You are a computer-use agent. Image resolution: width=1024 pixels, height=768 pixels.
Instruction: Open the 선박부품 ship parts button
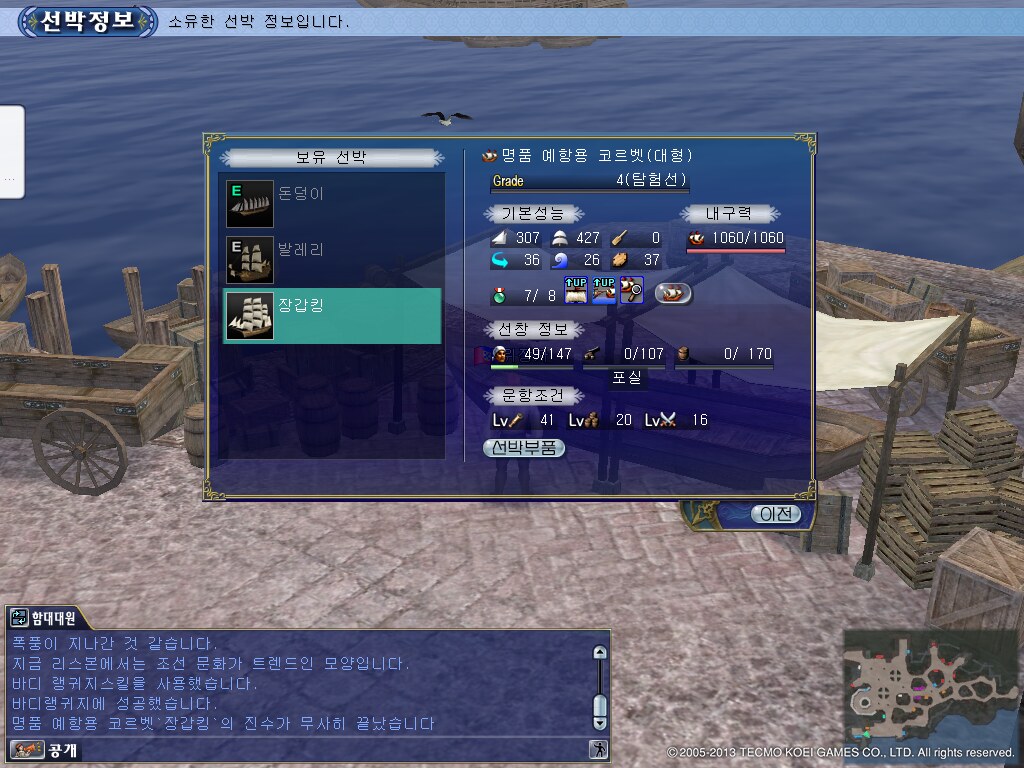(x=524, y=449)
